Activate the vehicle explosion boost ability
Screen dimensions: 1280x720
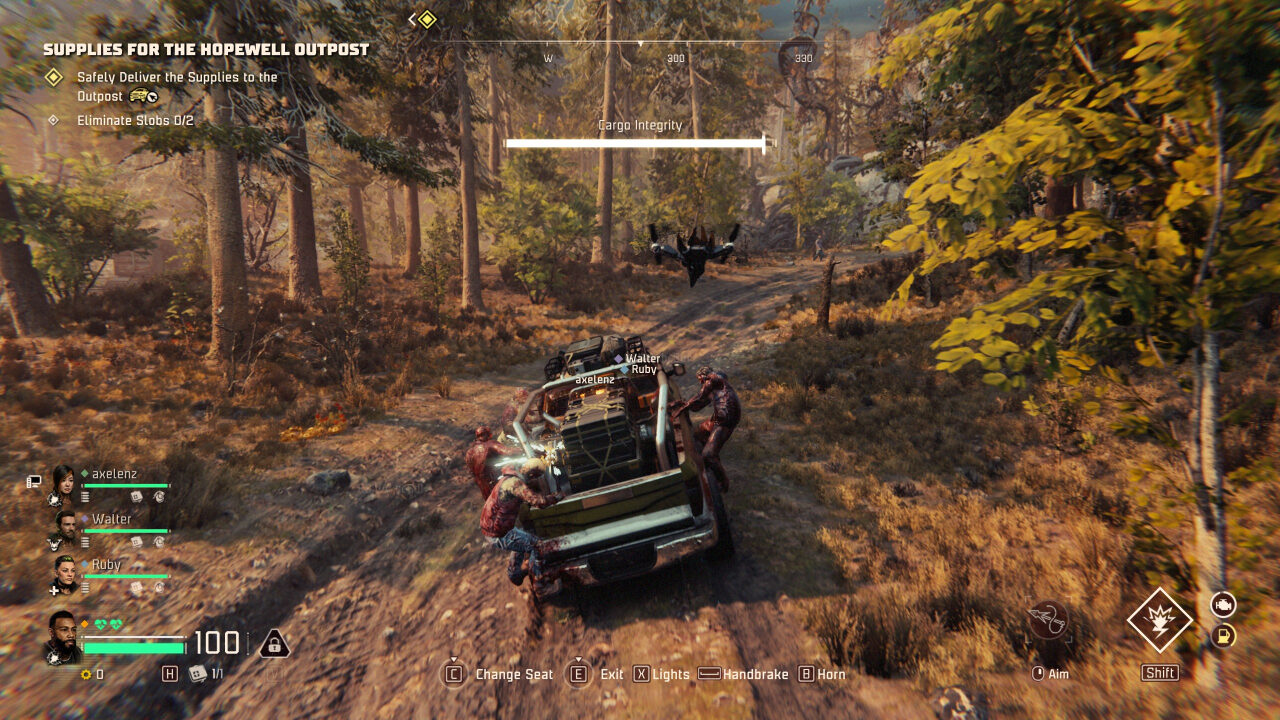point(1160,620)
